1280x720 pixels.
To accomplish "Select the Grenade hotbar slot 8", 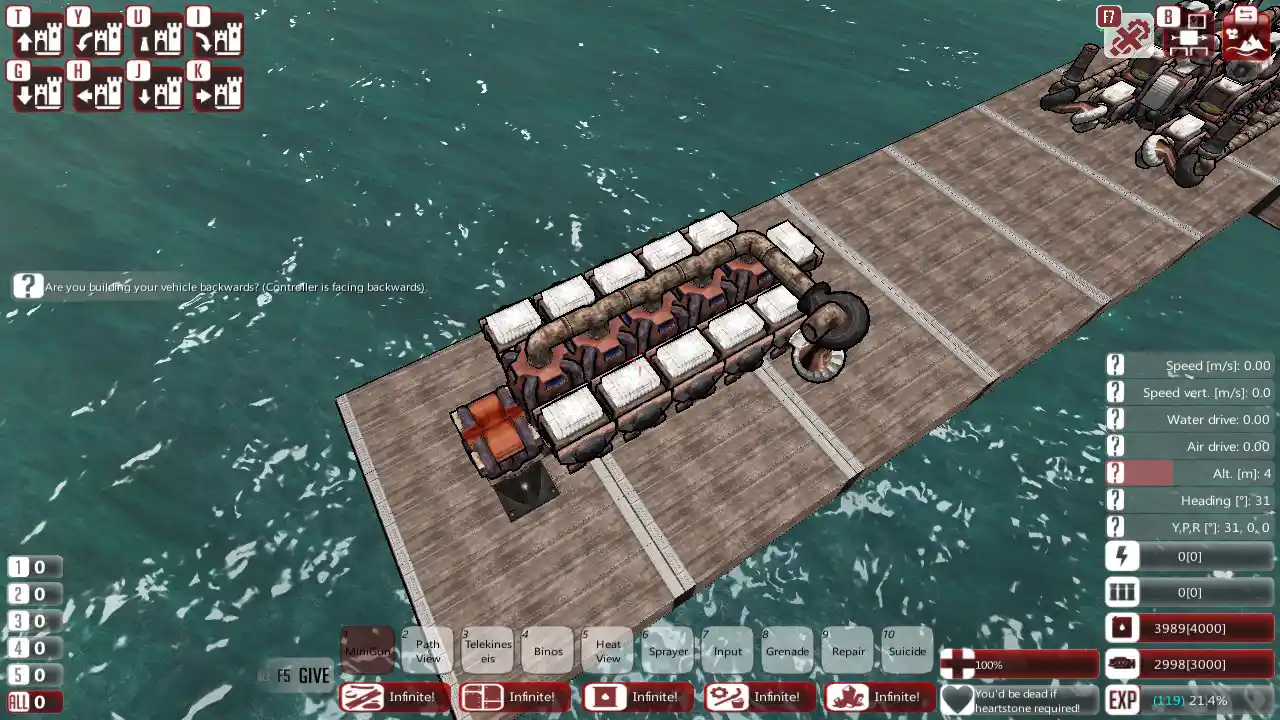I will click(787, 650).
